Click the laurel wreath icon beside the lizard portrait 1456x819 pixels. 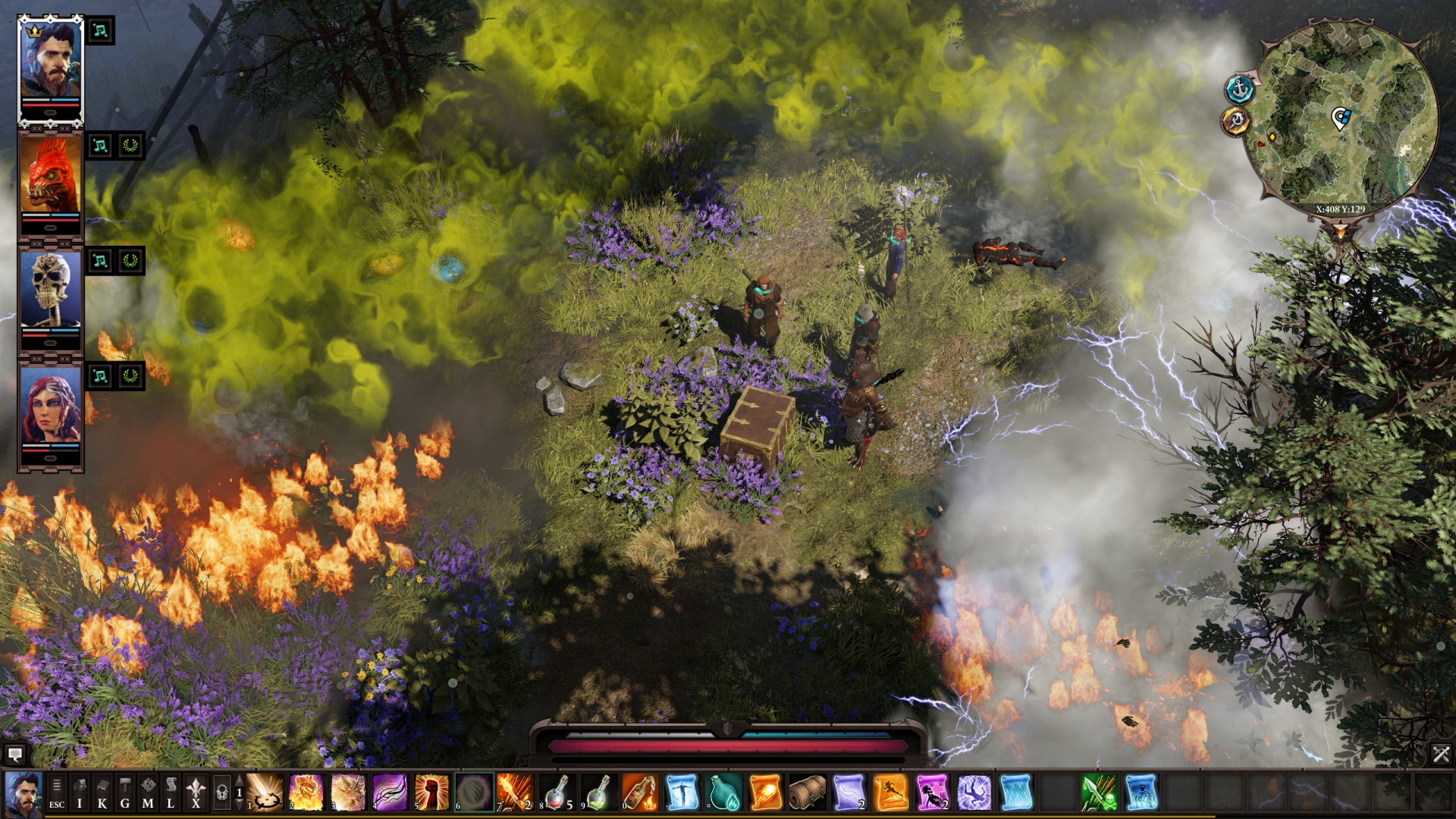pos(131,146)
